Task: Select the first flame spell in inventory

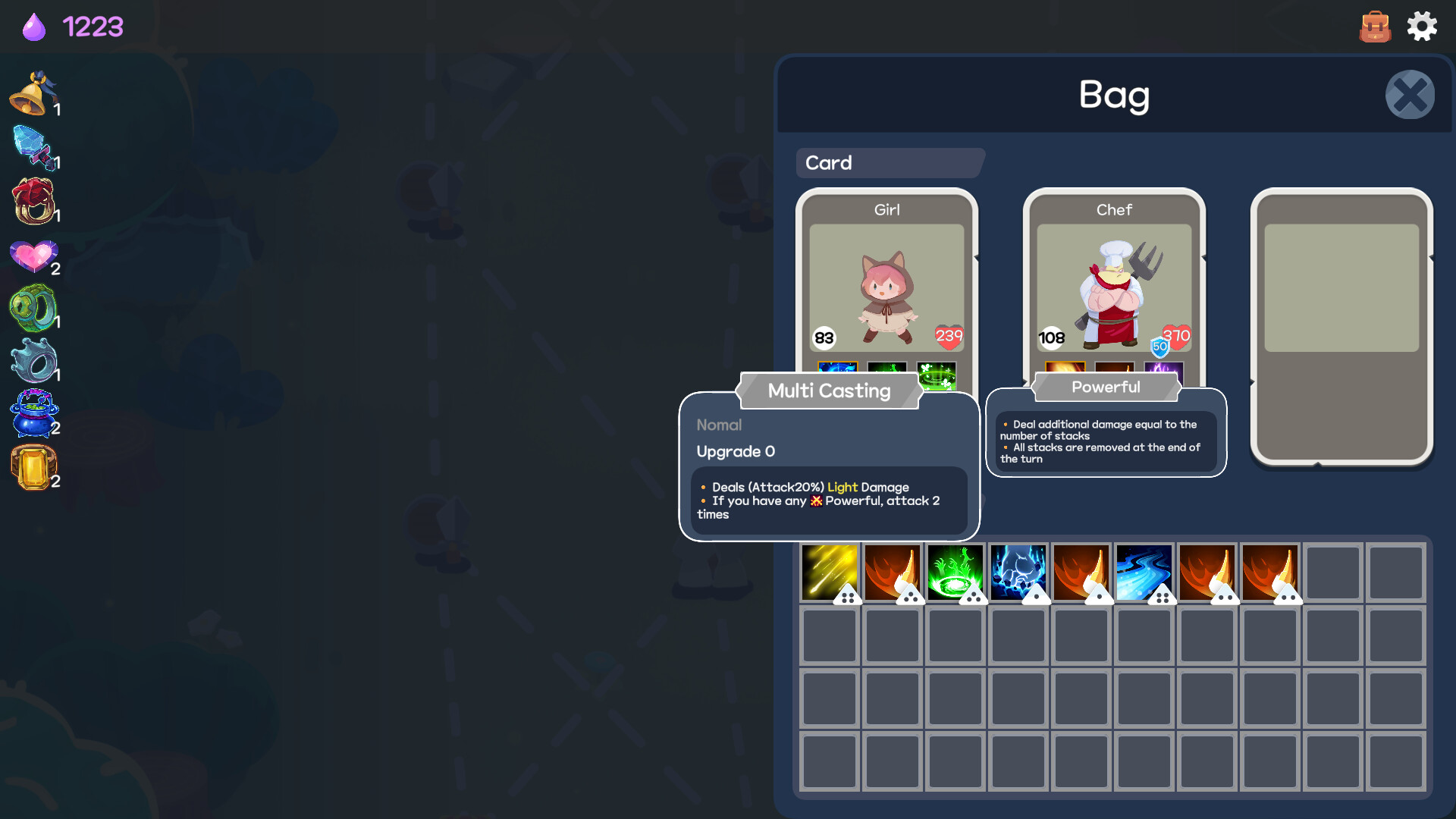Action: coord(892,571)
